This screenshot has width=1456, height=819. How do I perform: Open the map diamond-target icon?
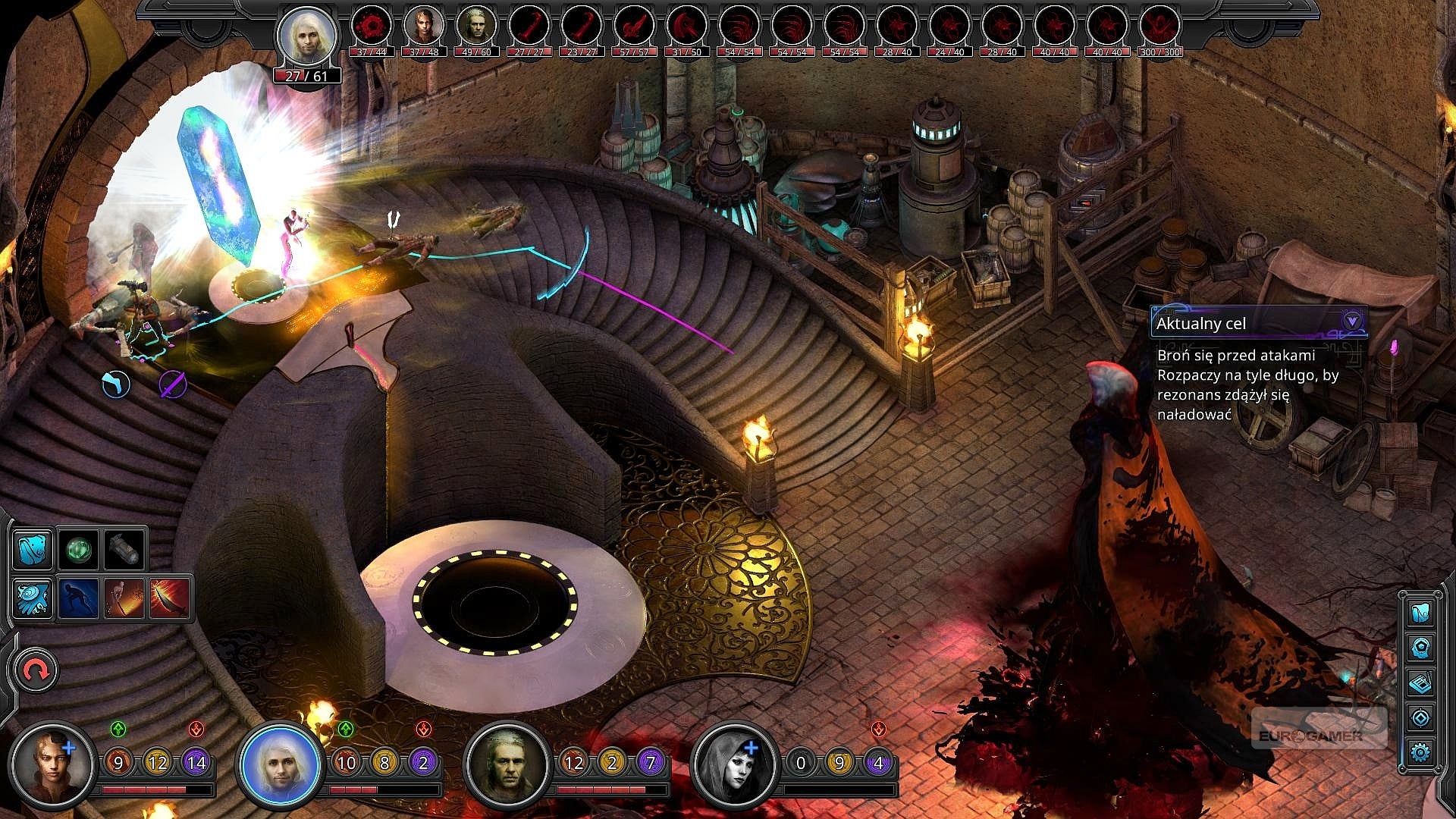(1420, 717)
